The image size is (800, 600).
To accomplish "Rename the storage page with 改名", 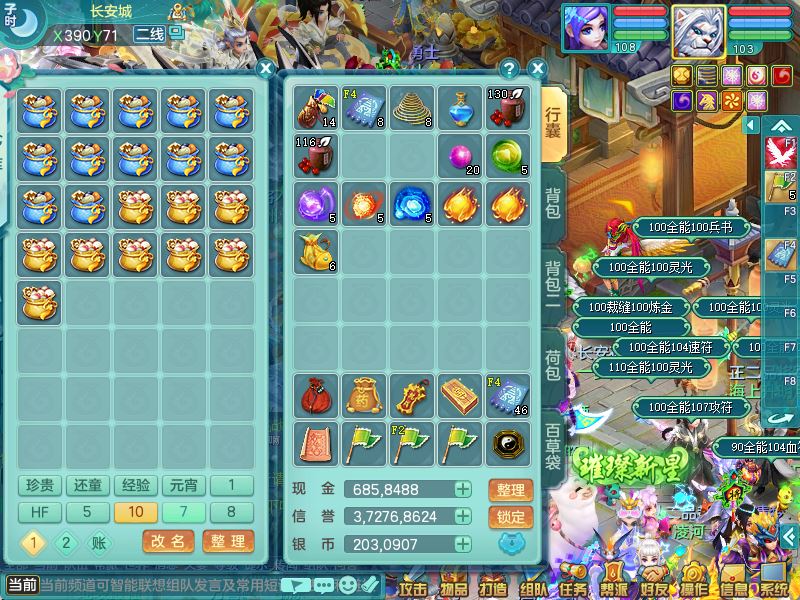I will (168, 542).
